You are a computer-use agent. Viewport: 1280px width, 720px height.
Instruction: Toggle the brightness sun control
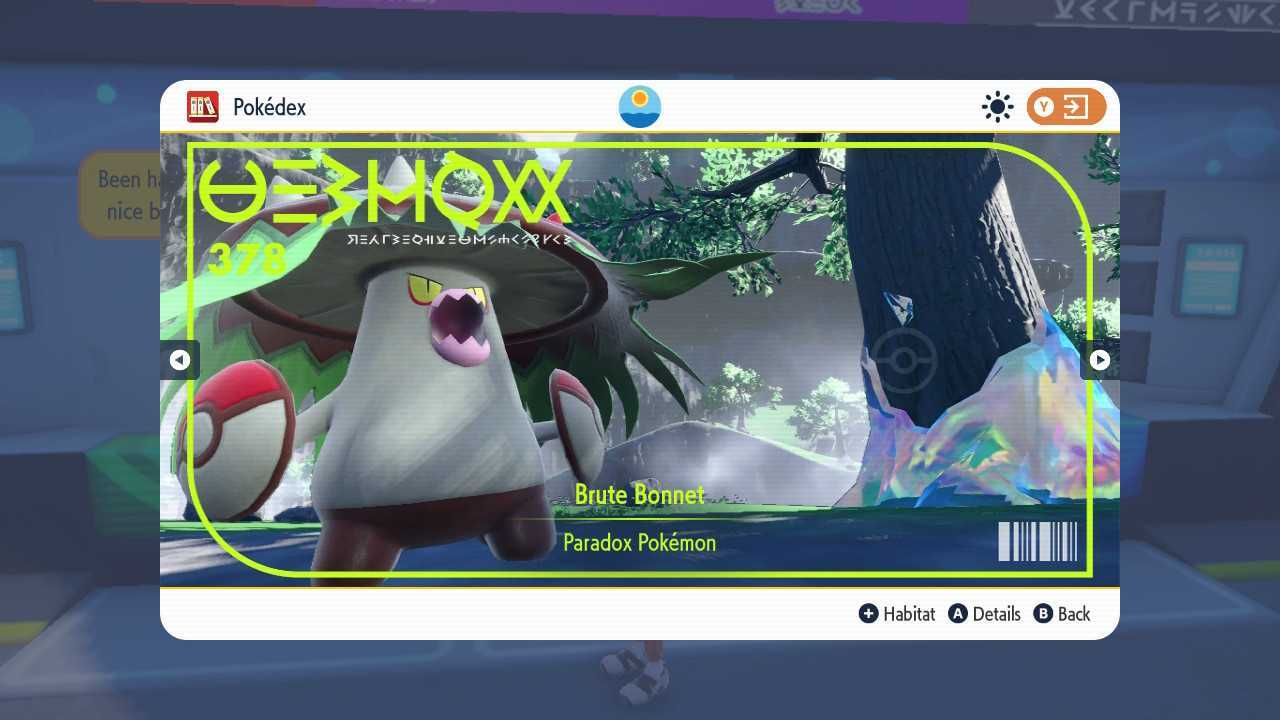tap(997, 106)
